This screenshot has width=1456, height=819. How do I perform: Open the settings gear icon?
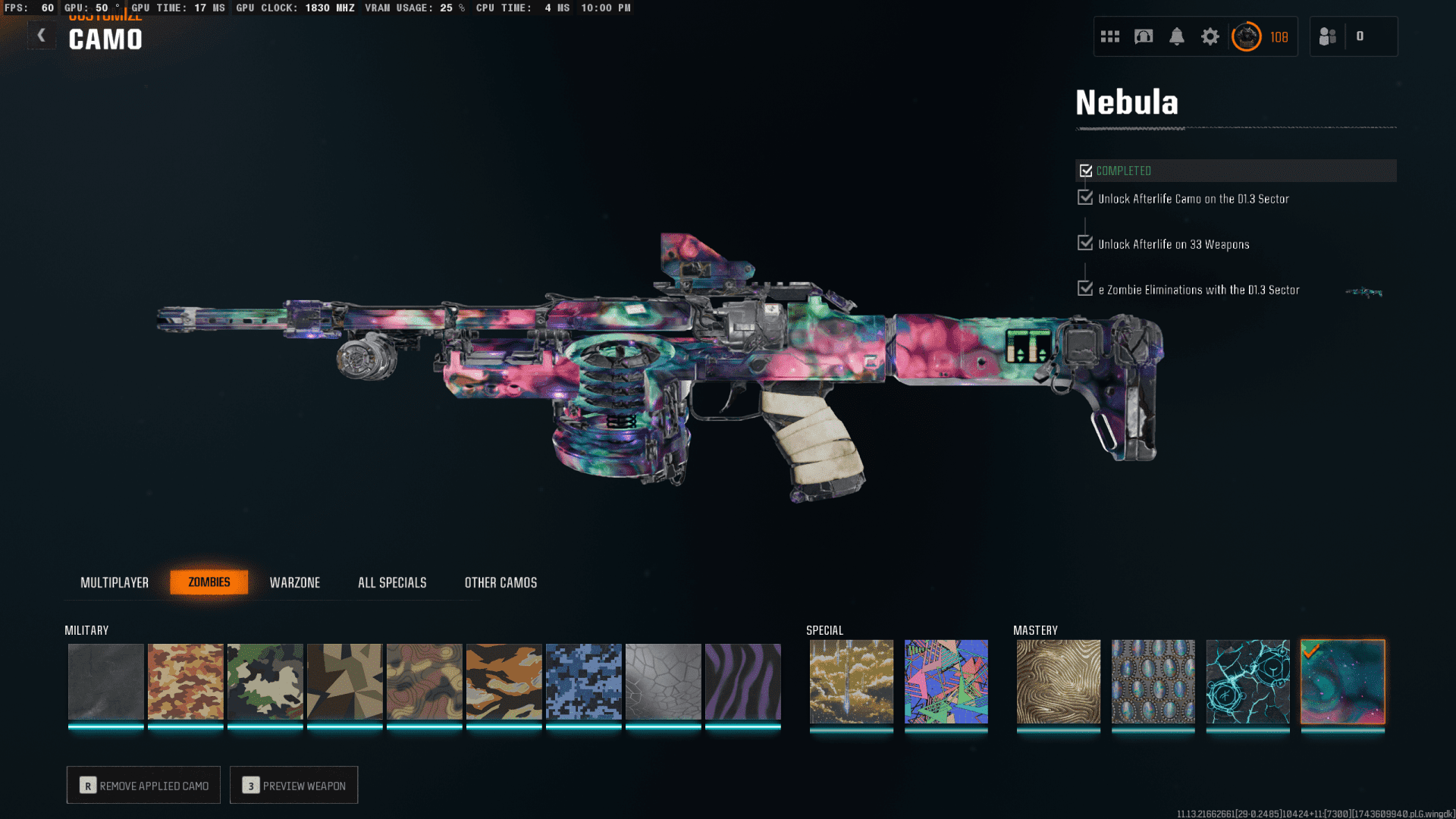(1210, 36)
